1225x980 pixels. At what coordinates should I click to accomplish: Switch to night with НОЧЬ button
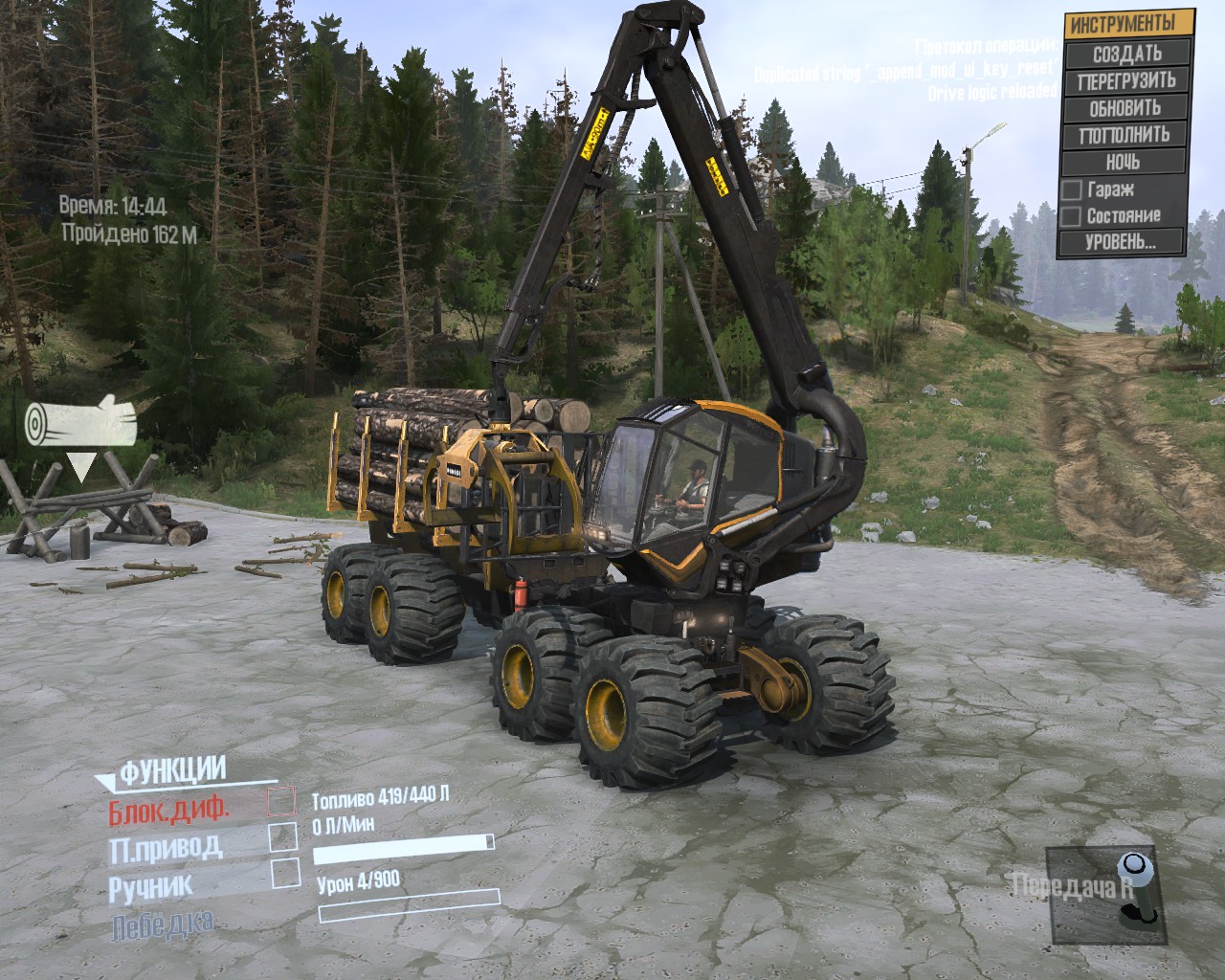(x=1126, y=162)
